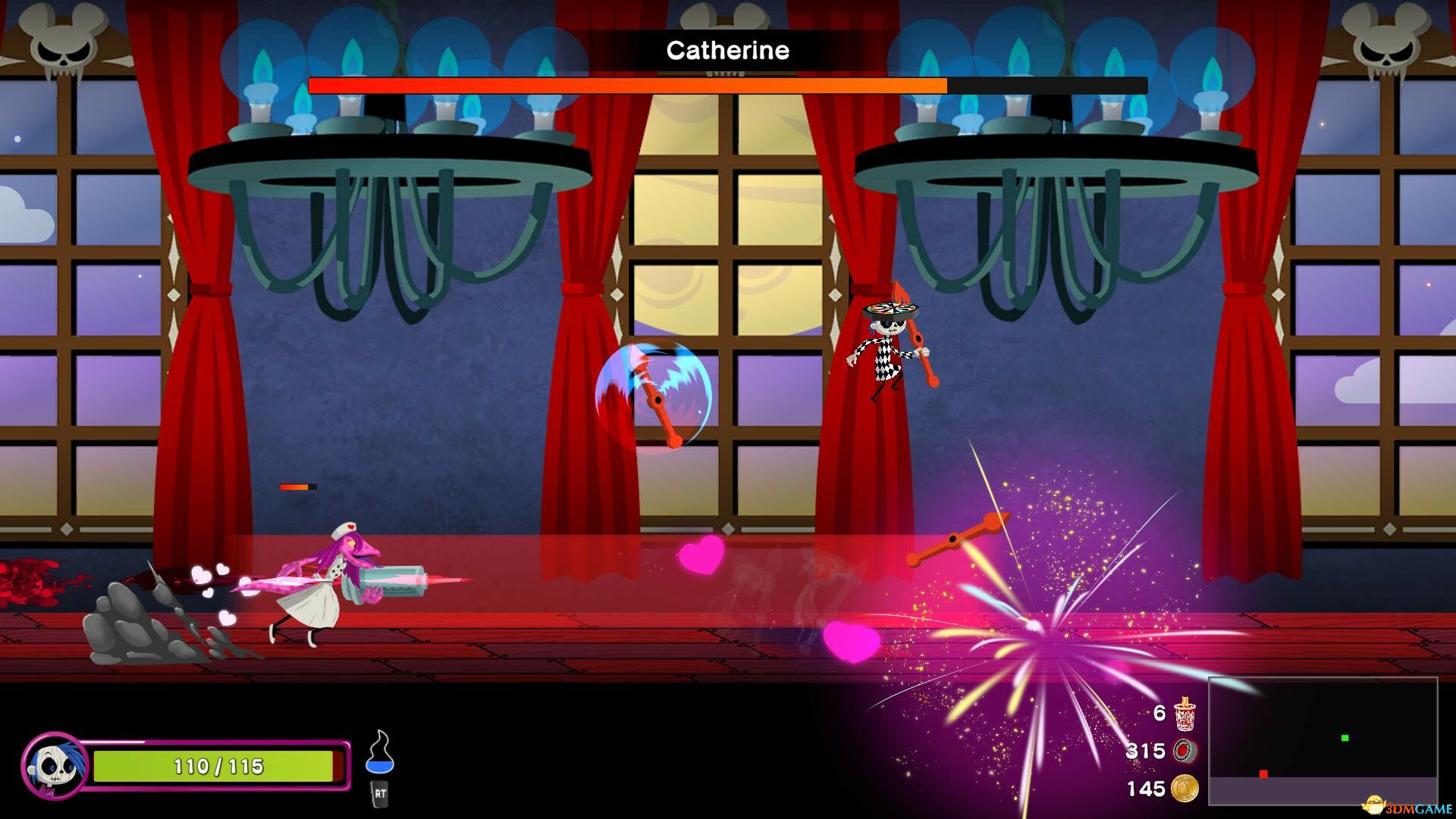The image size is (1456, 819).
Task: Select the Catherine boss title text
Action: pyautogui.click(x=726, y=50)
